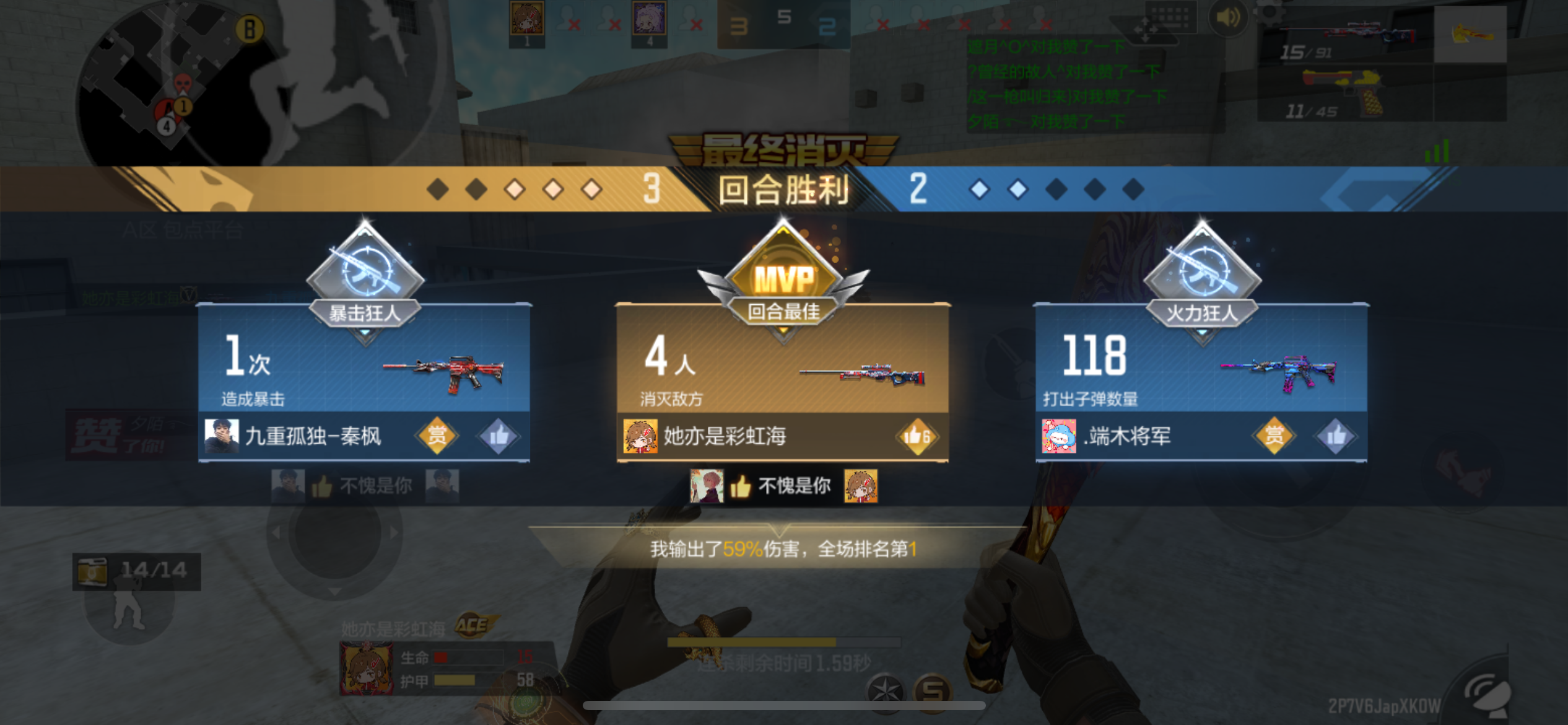This screenshot has width=1568, height=725.
Task: Tap 她亦是彩虹海's avatar on the MVP card
Action: coord(642,437)
